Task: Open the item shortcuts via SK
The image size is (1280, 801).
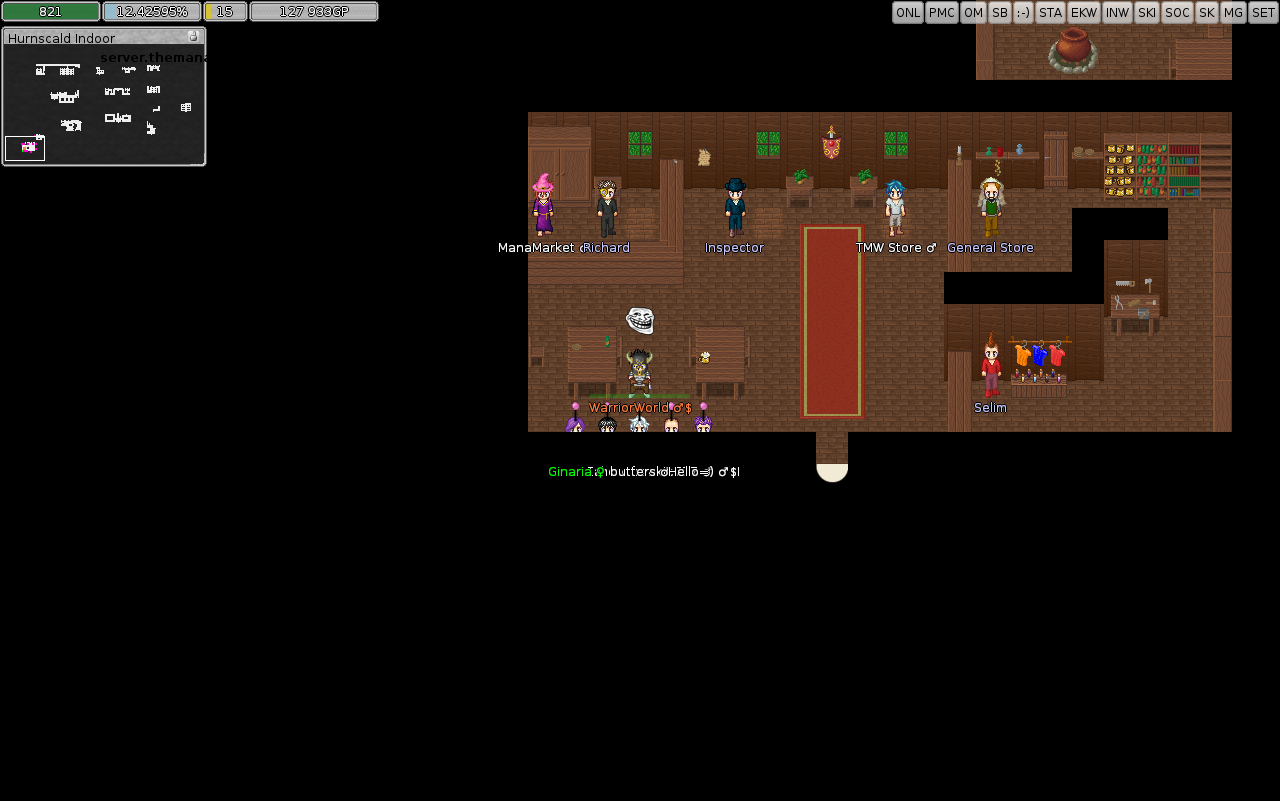Action: [1206, 12]
